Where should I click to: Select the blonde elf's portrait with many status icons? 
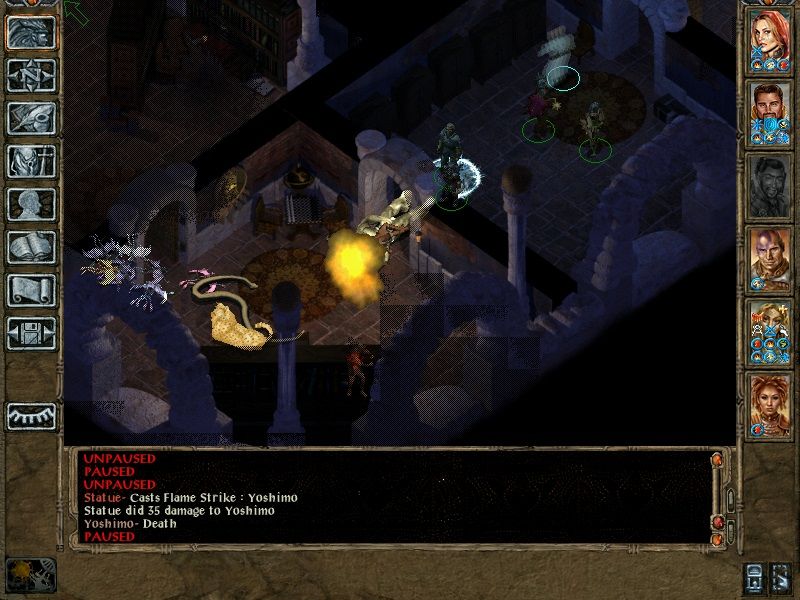click(x=770, y=330)
